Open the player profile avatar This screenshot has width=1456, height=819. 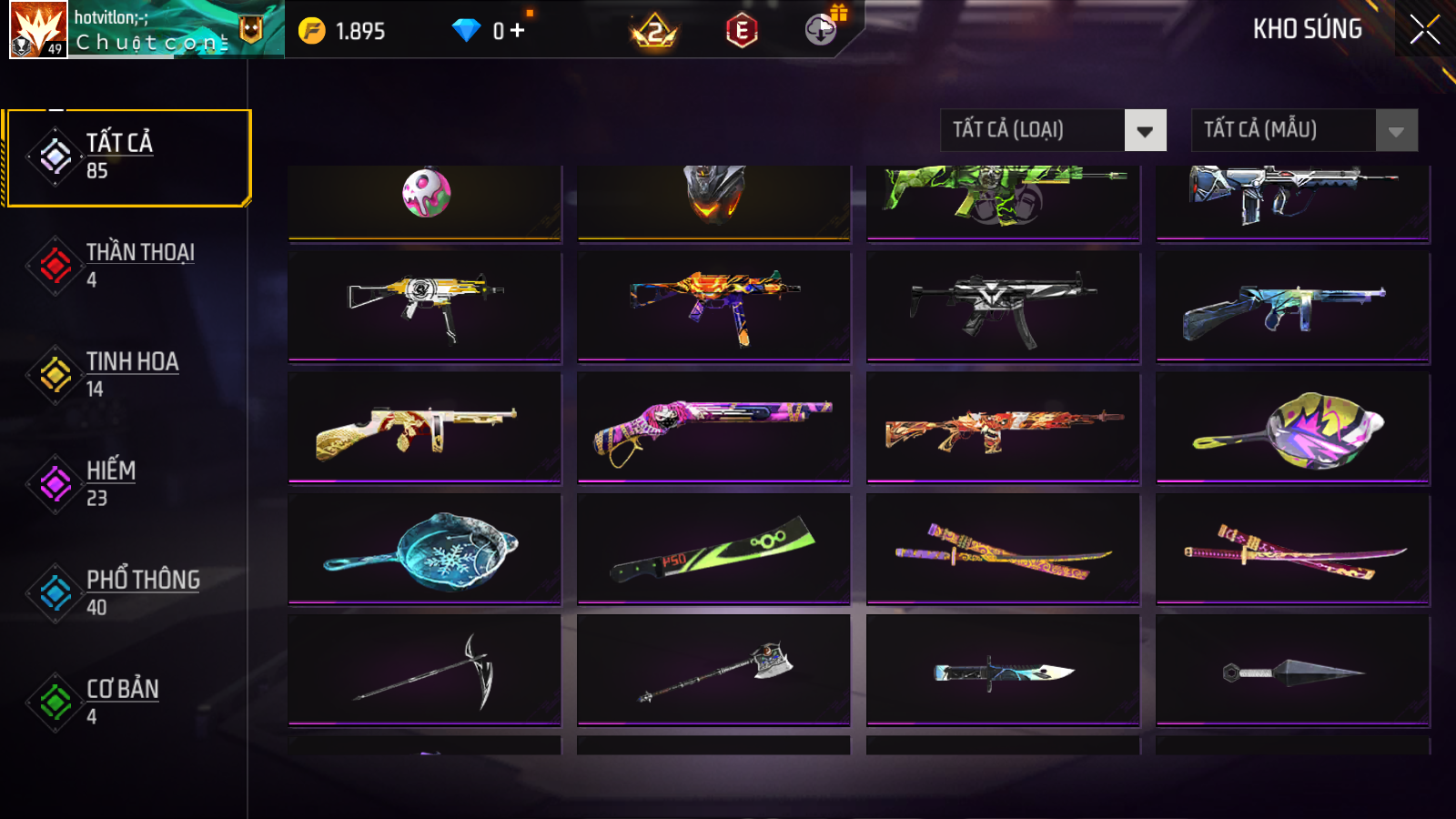tap(38, 29)
